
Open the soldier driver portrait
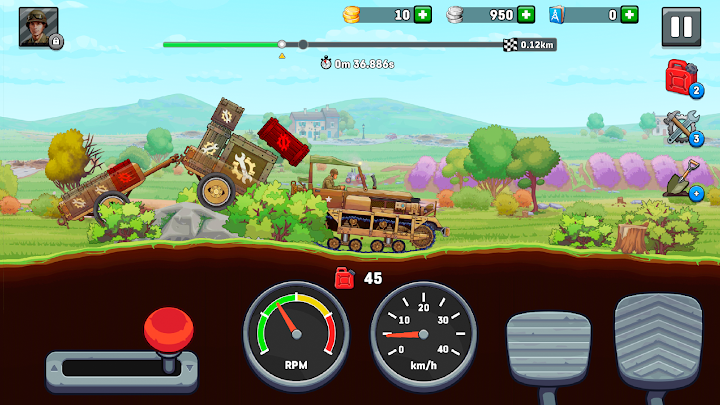39,27
